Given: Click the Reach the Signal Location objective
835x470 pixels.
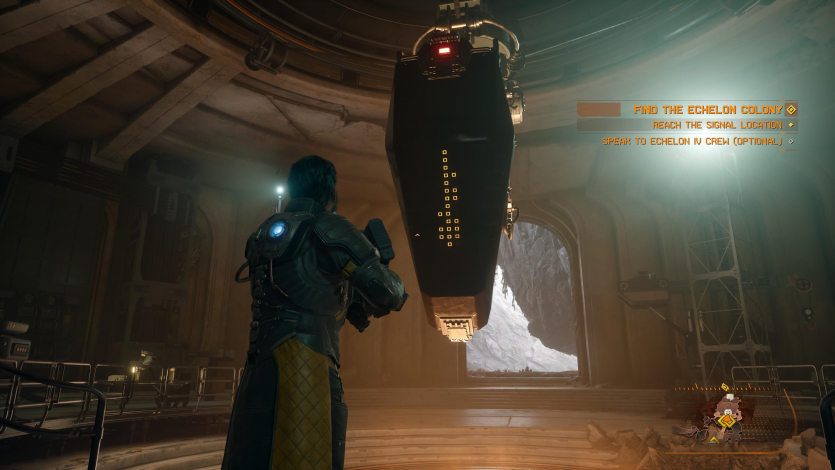Looking at the screenshot, I should tap(716, 125).
